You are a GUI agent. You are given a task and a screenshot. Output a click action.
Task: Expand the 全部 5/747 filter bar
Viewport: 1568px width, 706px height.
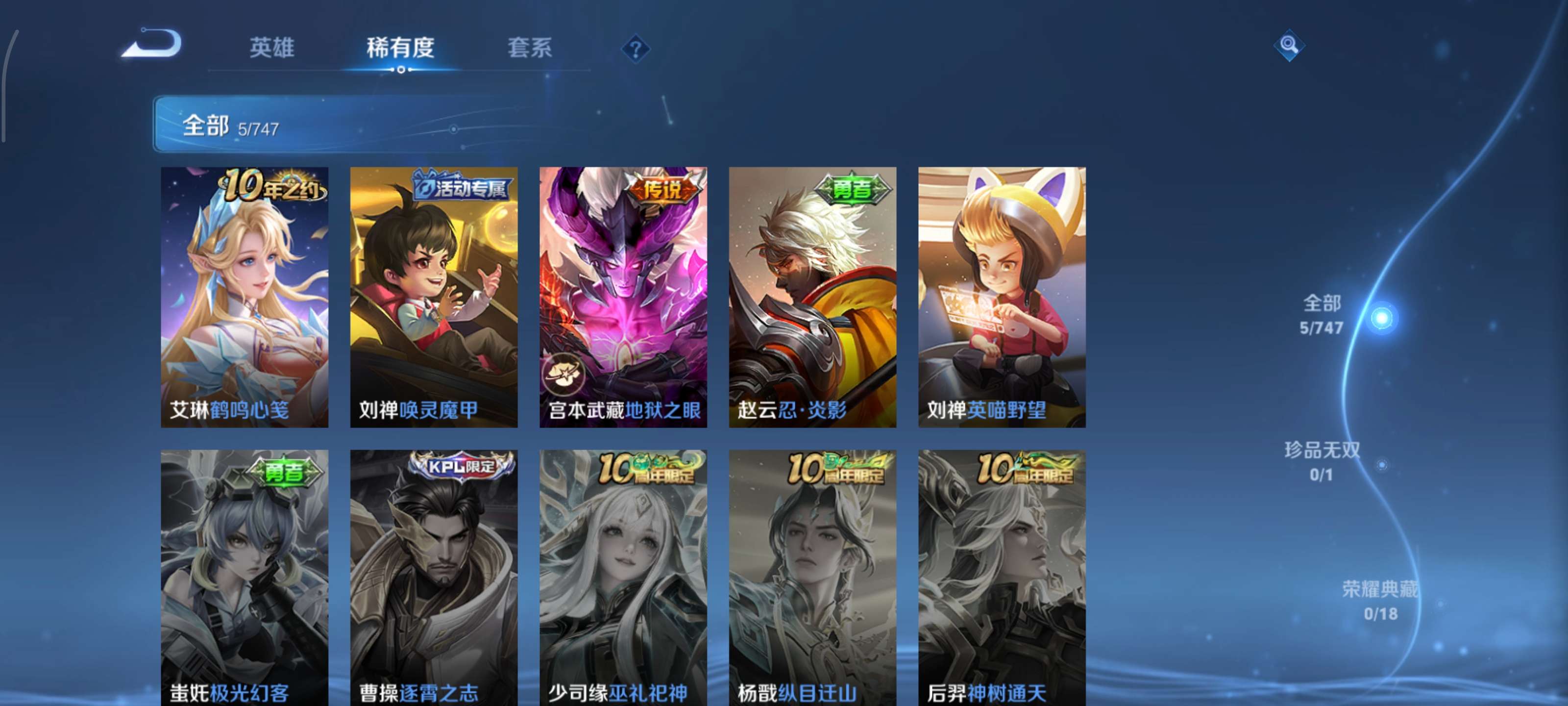tap(244, 126)
